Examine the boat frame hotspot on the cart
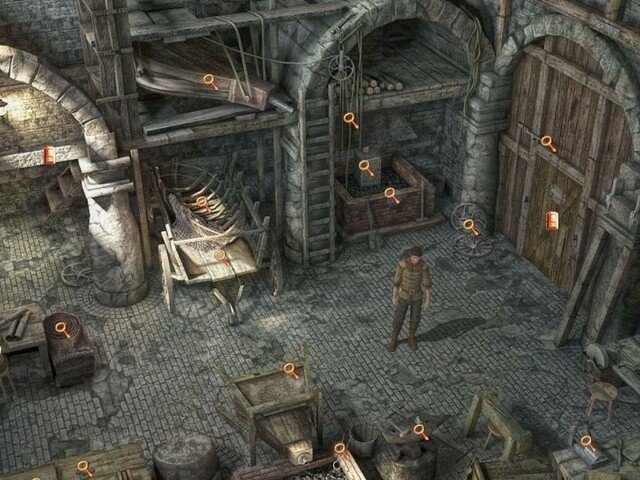640x480 pixels. (201, 201)
